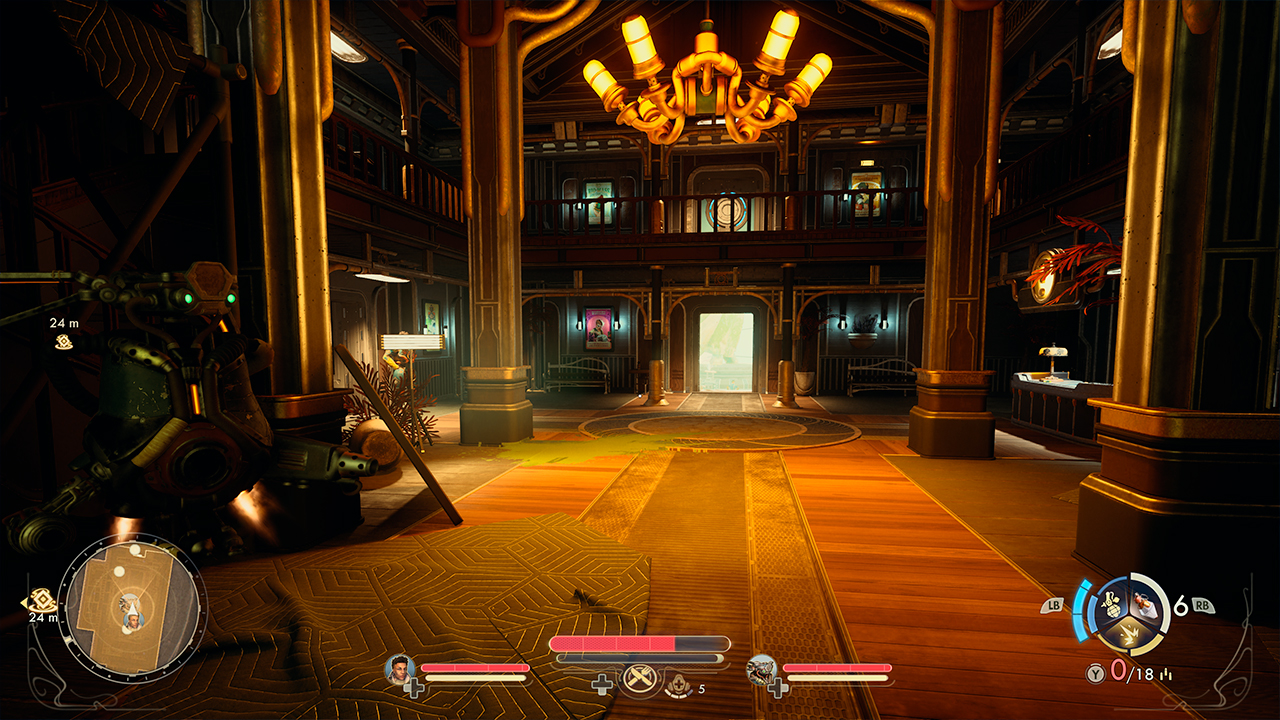Click the floating 24 m objective waypoint

coord(64,342)
